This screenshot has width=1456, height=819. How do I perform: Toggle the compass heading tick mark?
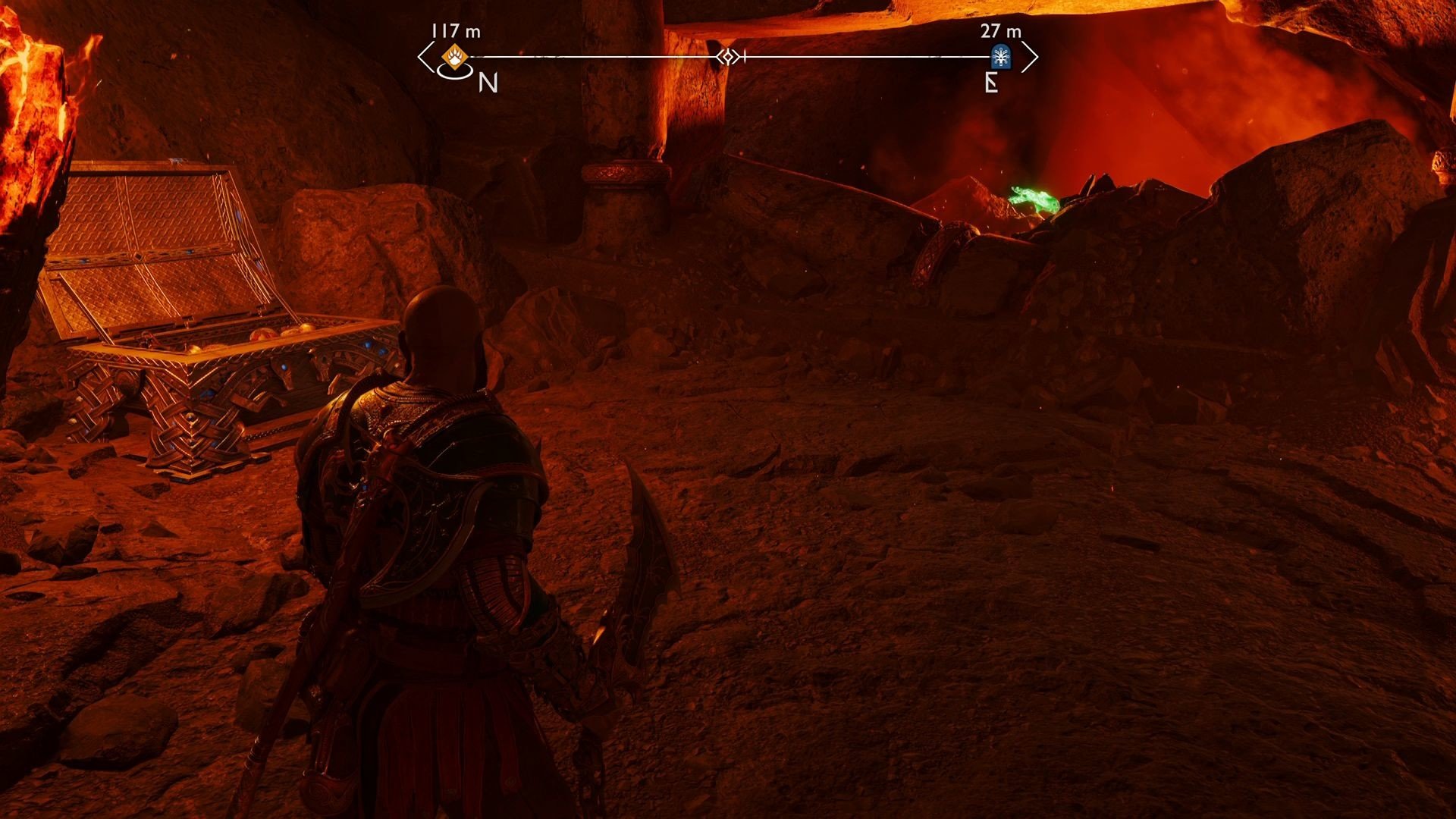[x=745, y=55]
